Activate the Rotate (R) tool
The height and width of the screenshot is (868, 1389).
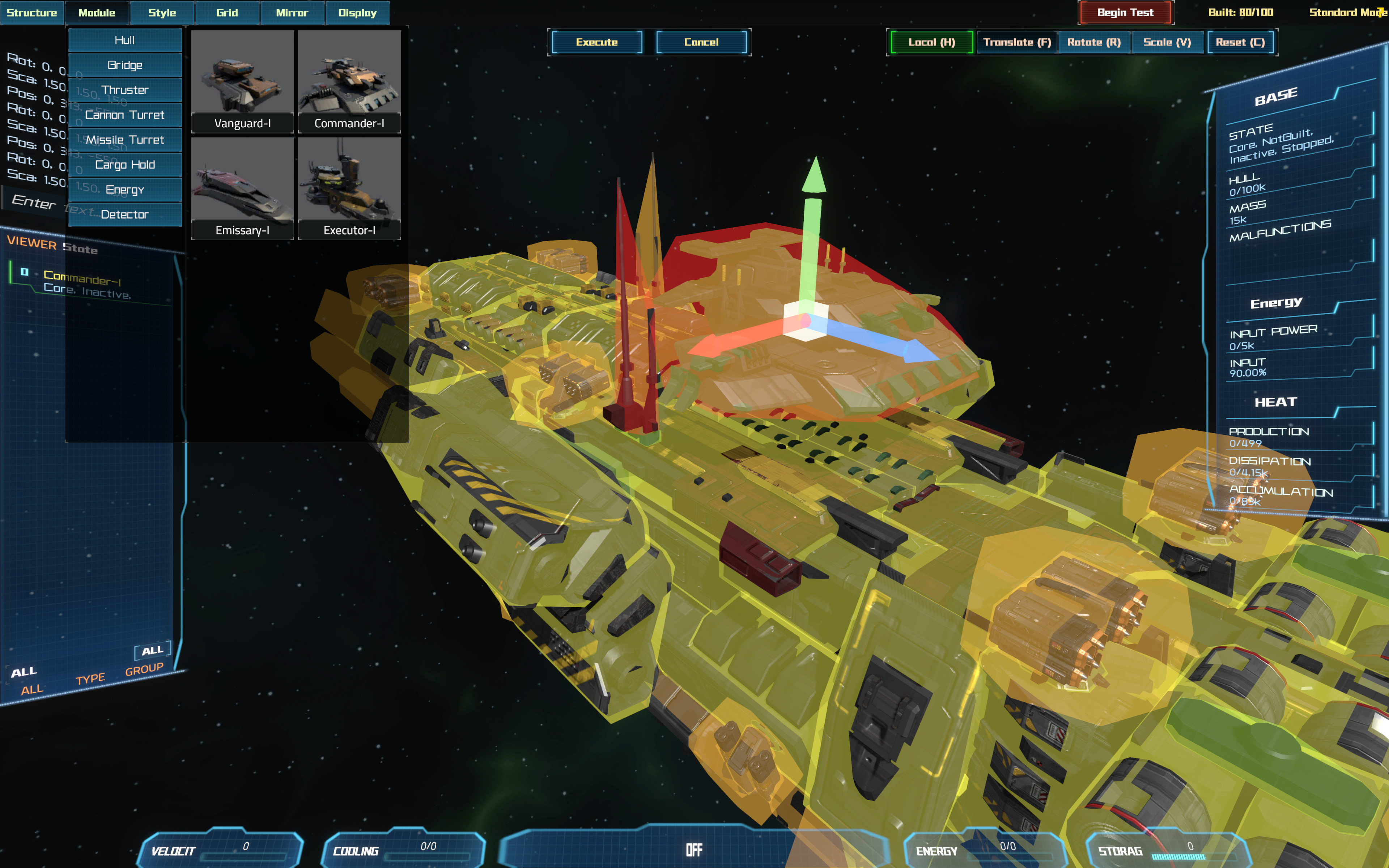click(1093, 42)
